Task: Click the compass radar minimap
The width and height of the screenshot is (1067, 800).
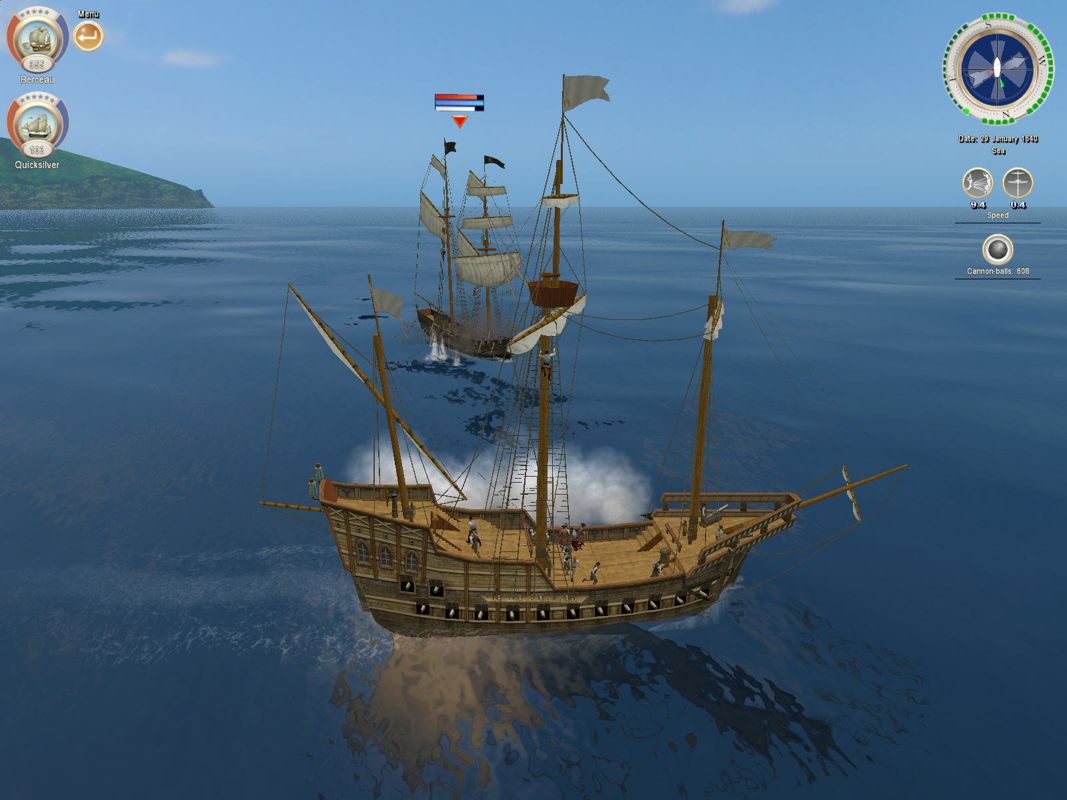Action: [996, 68]
